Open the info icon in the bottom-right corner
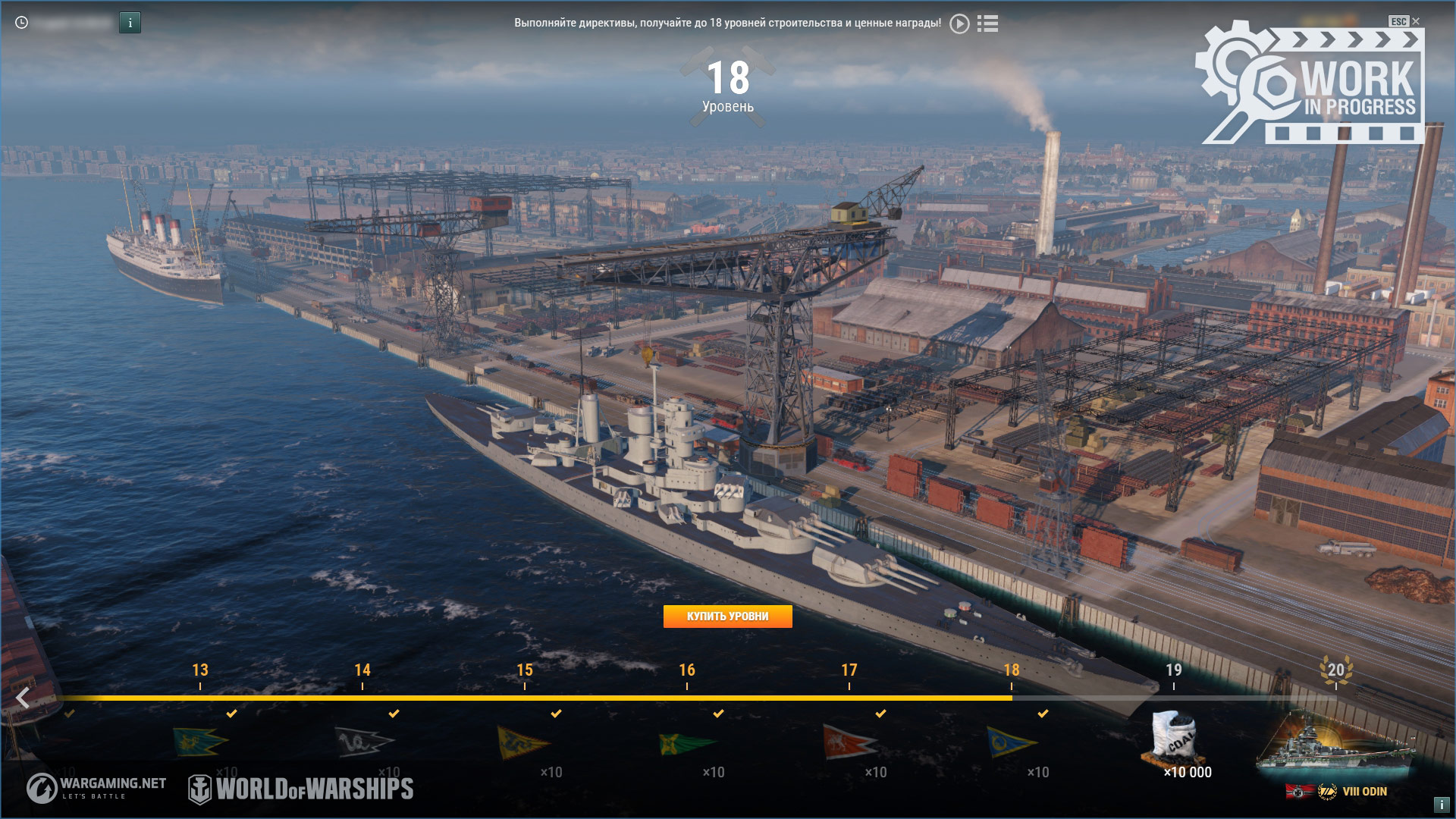The height and width of the screenshot is (819, 1456). pos(1441,805)
